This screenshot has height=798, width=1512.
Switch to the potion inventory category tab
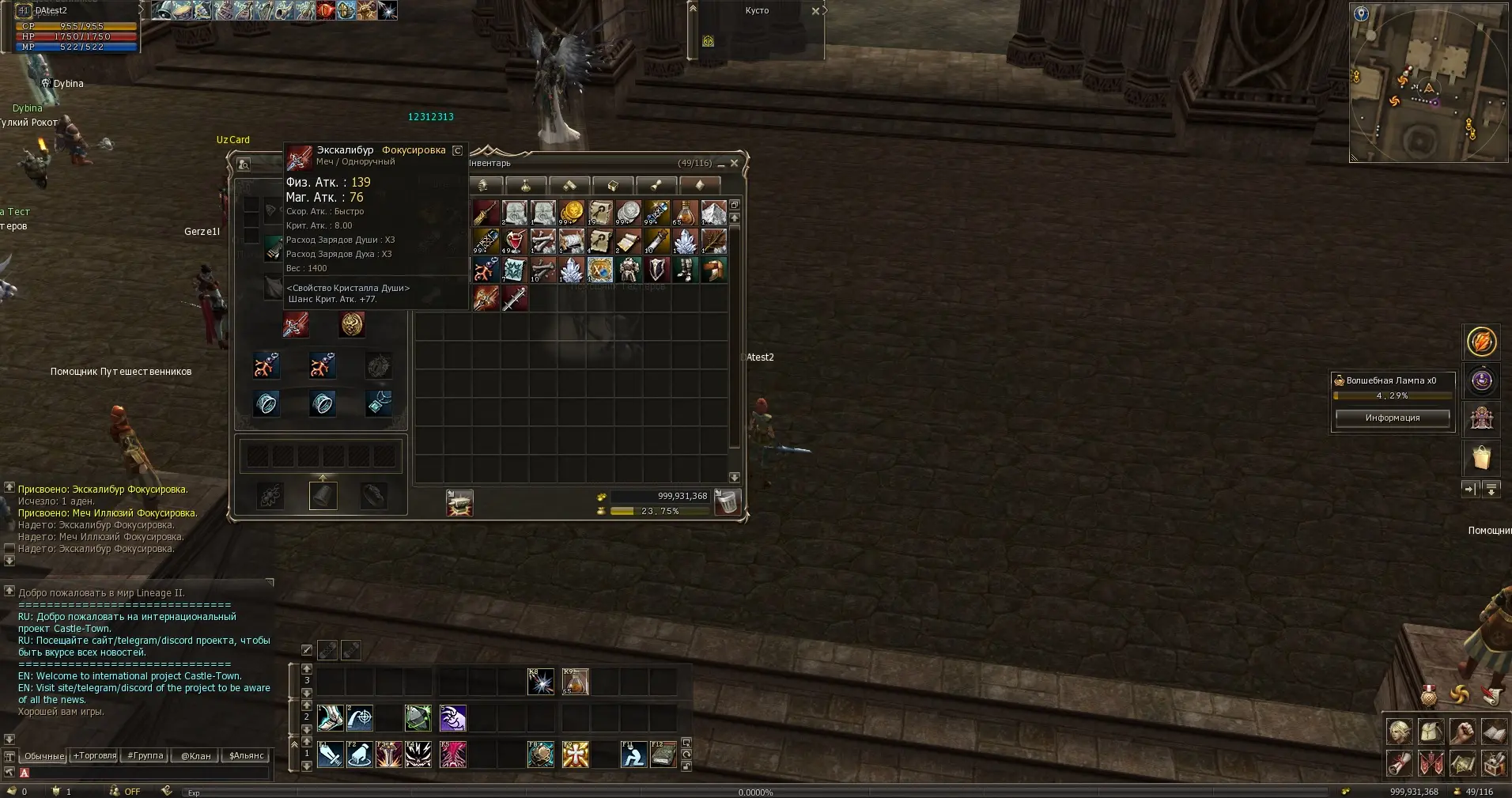525,186
